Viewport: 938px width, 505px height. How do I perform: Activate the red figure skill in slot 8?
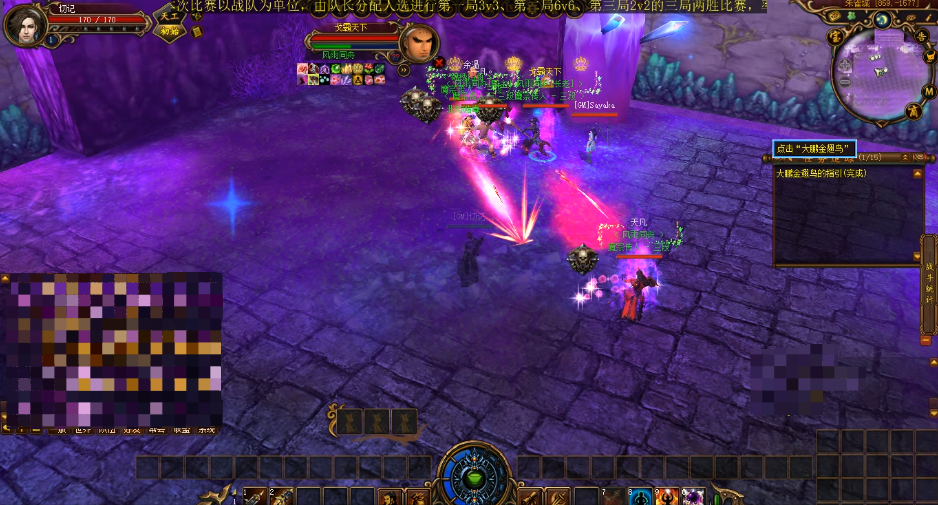pos(666,497)
